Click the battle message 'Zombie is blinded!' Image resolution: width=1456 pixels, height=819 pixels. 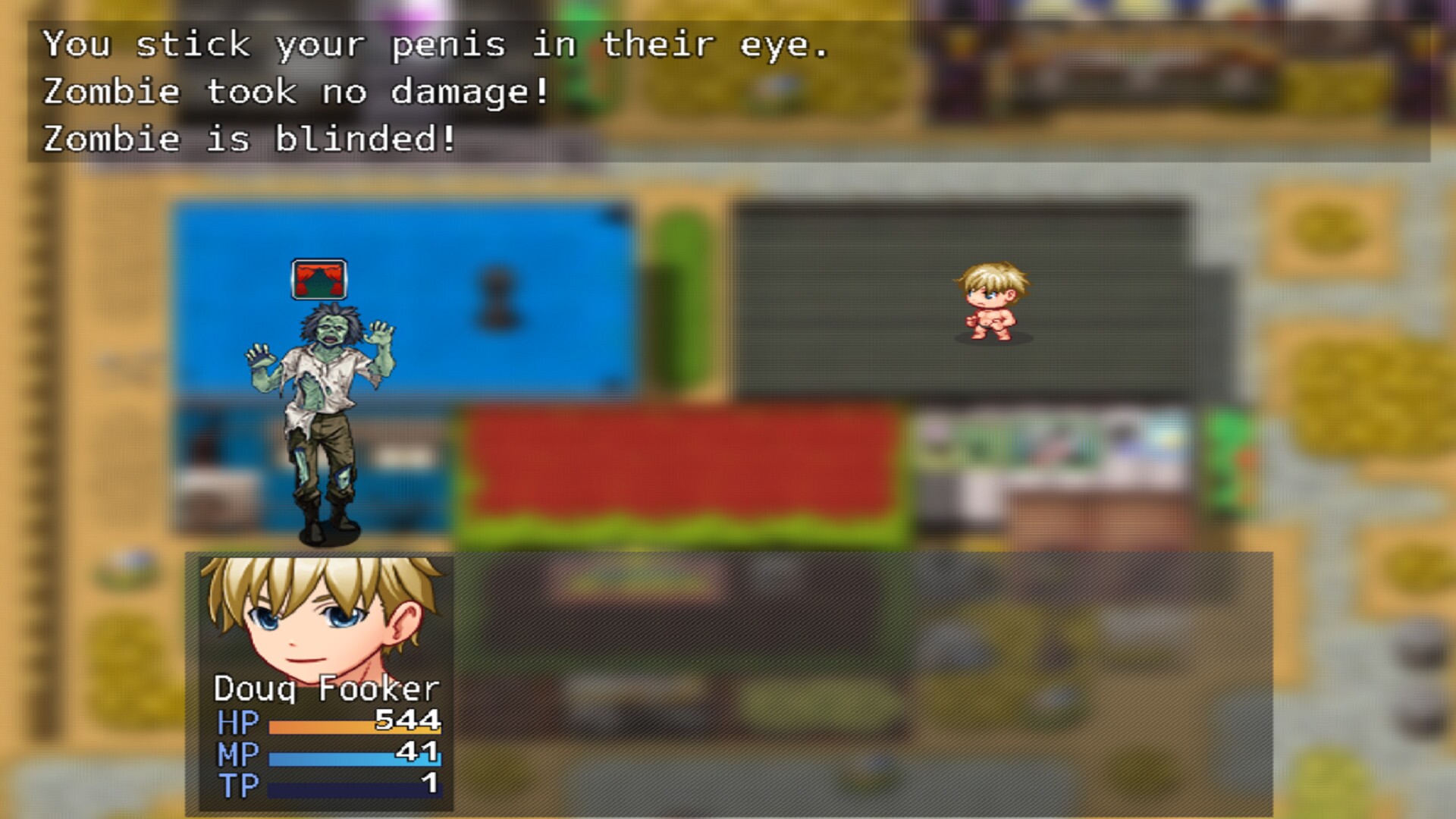pyautogui.click(x=250, y=137)
